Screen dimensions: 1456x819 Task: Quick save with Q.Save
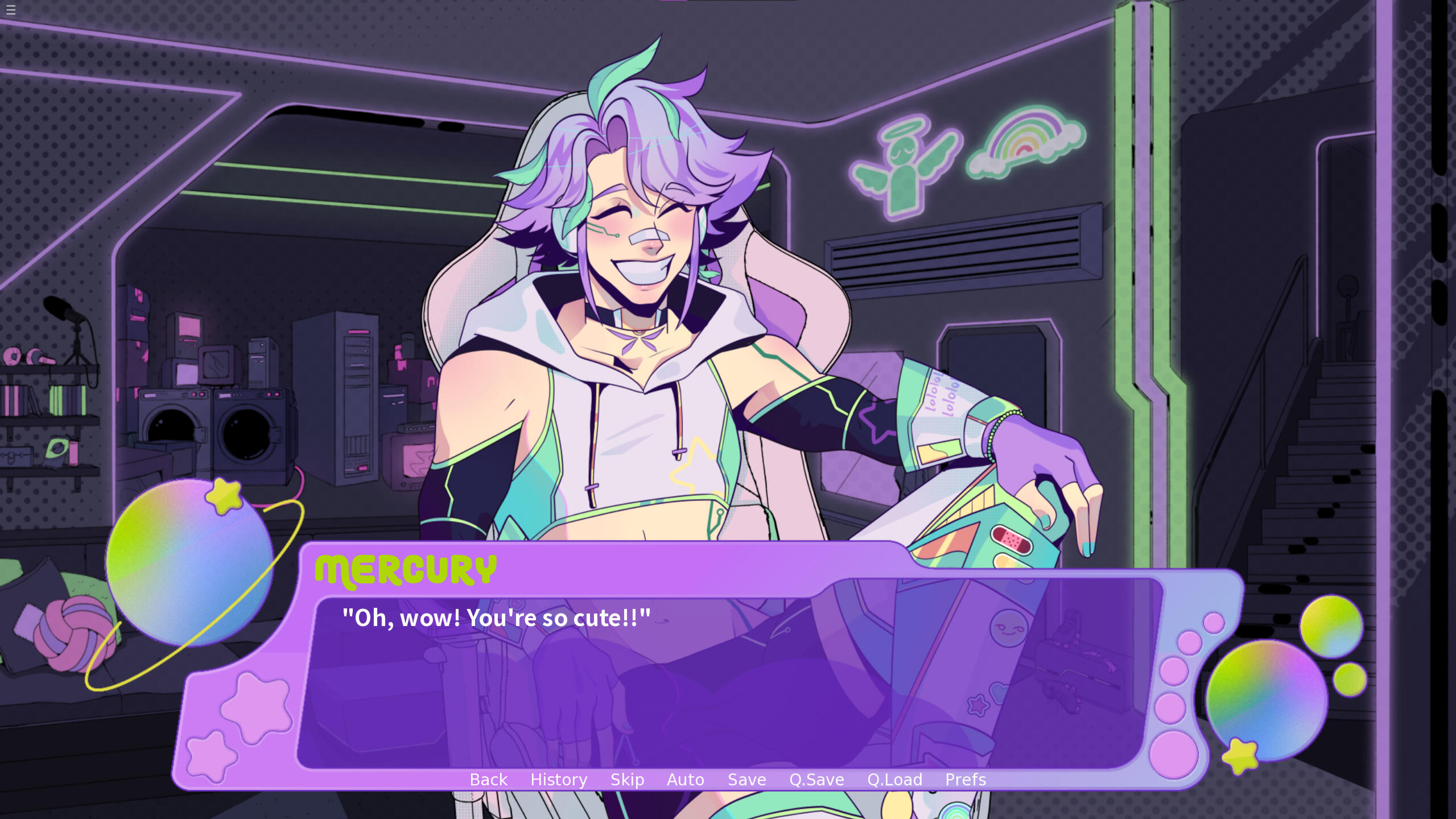[816, 779]
